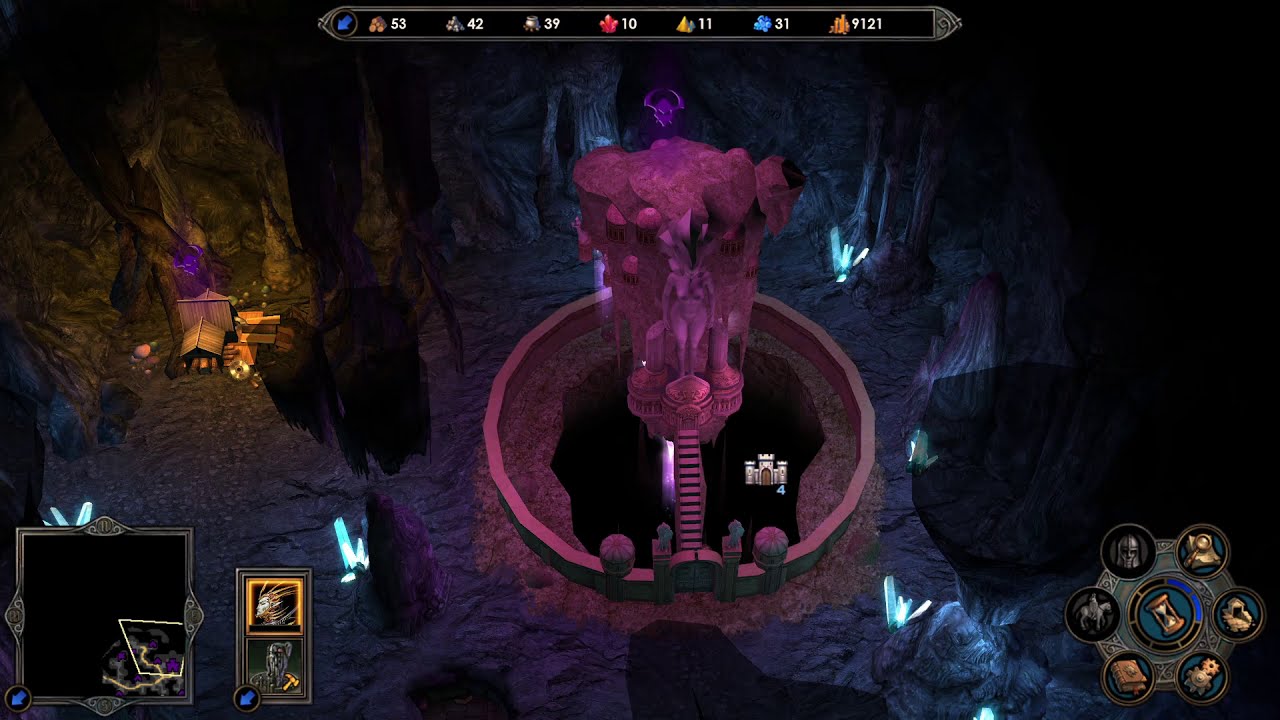The image size is (1280, 720).
Task: Collapse the minimap with its blue arrow
Action: (x=19, y=697)
